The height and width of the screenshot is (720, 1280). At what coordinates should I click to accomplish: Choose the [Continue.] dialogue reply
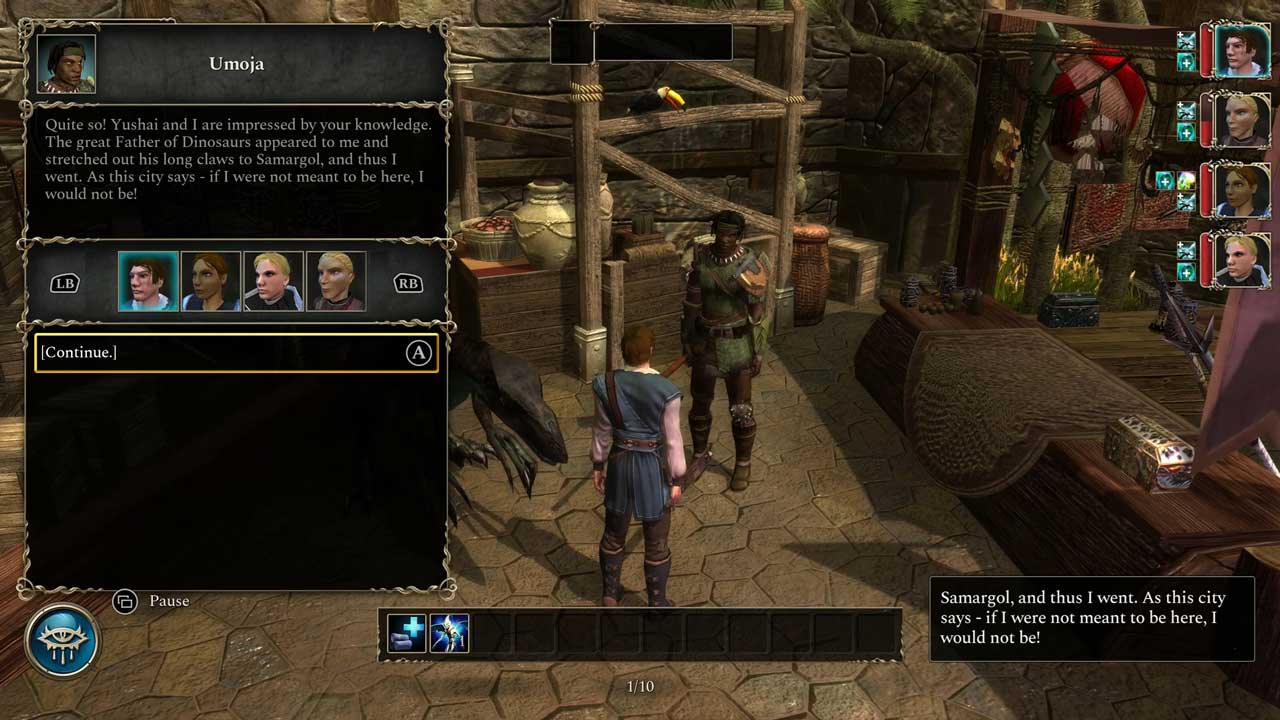(x=236, y=353)
